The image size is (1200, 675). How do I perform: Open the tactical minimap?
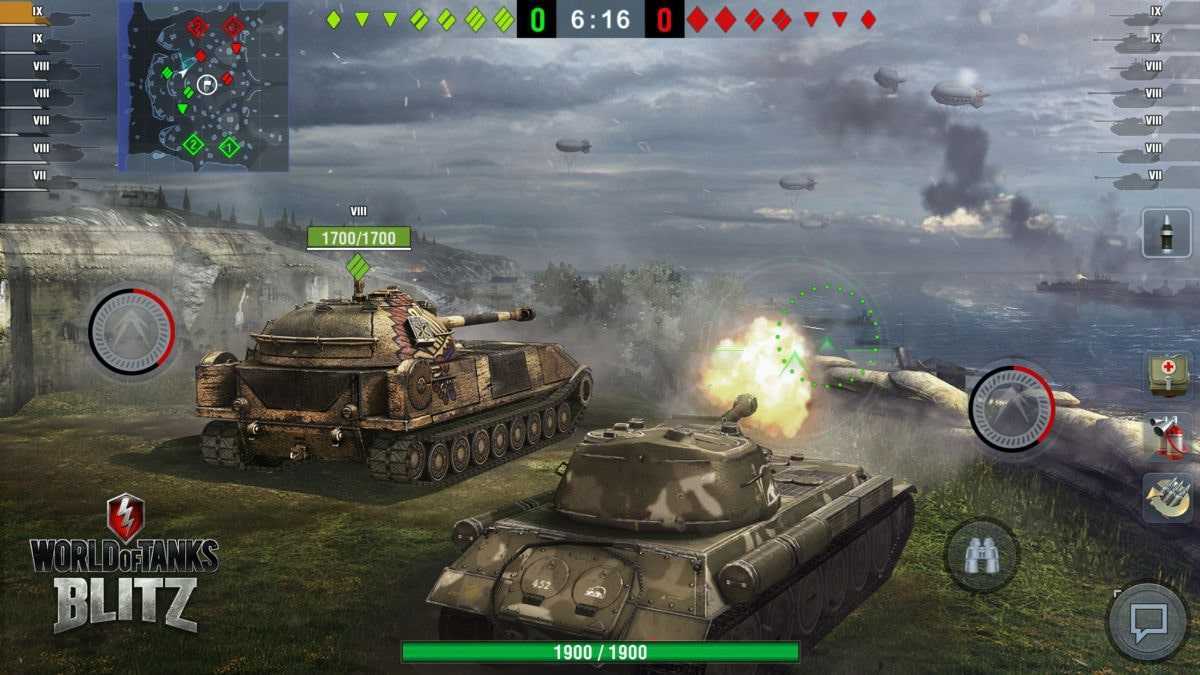click(204, 86)
